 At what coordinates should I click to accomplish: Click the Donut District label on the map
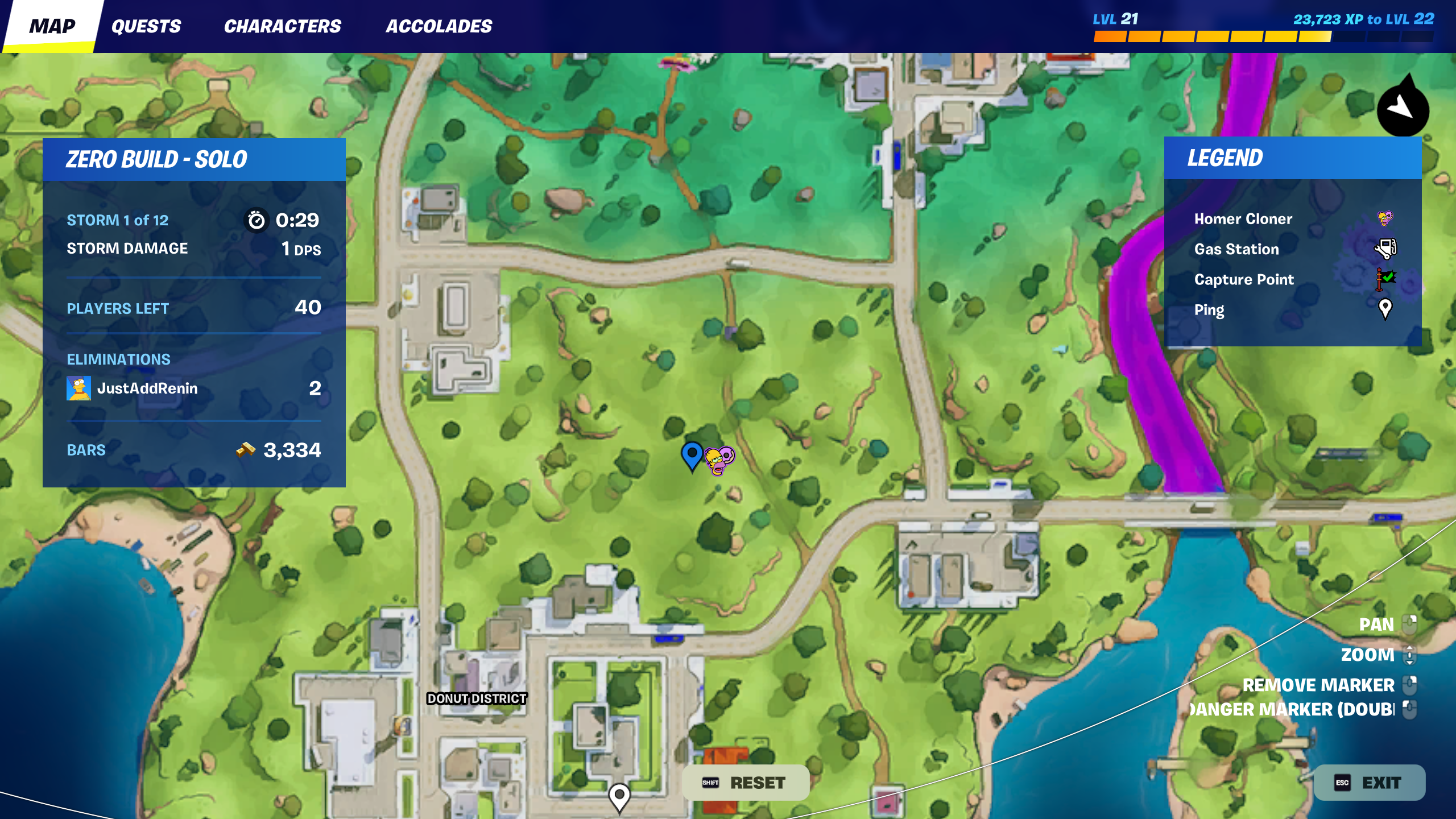476,698
